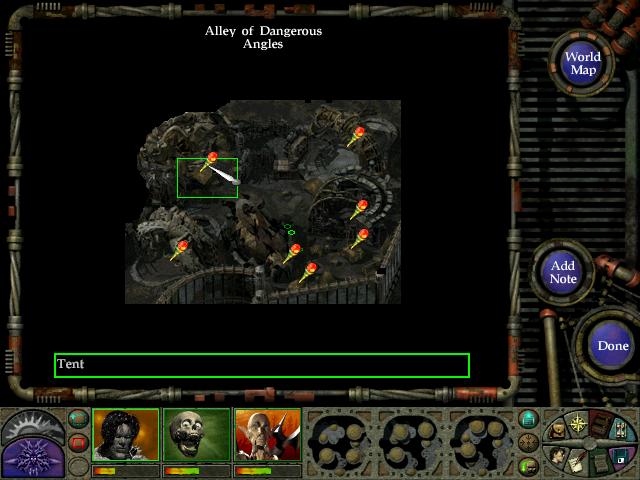640x480 pixels.
Task: Open the floppy disk save options
Action: [x=619, y=457]
